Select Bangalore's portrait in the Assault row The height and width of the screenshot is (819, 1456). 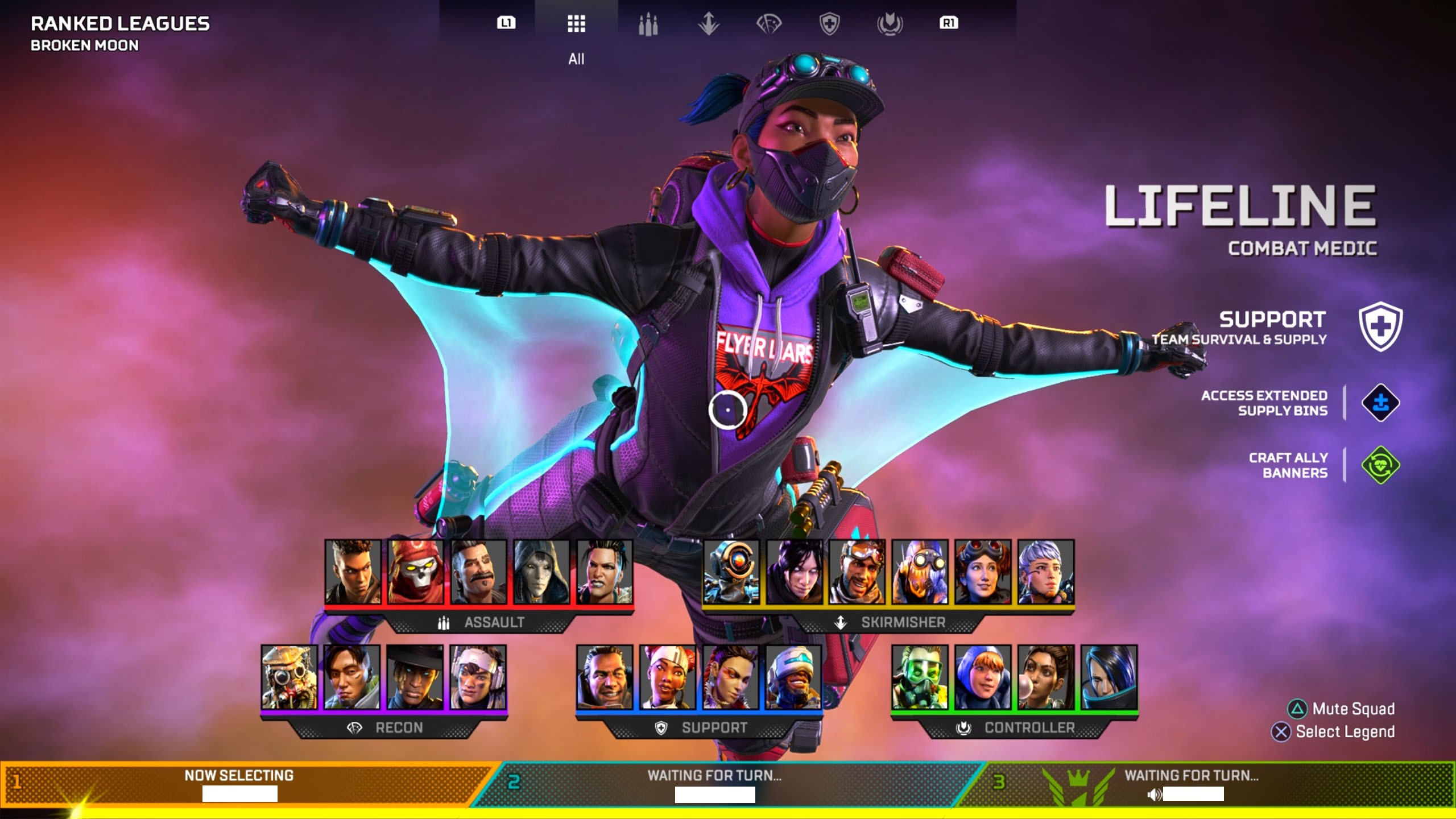pos(353,572)
